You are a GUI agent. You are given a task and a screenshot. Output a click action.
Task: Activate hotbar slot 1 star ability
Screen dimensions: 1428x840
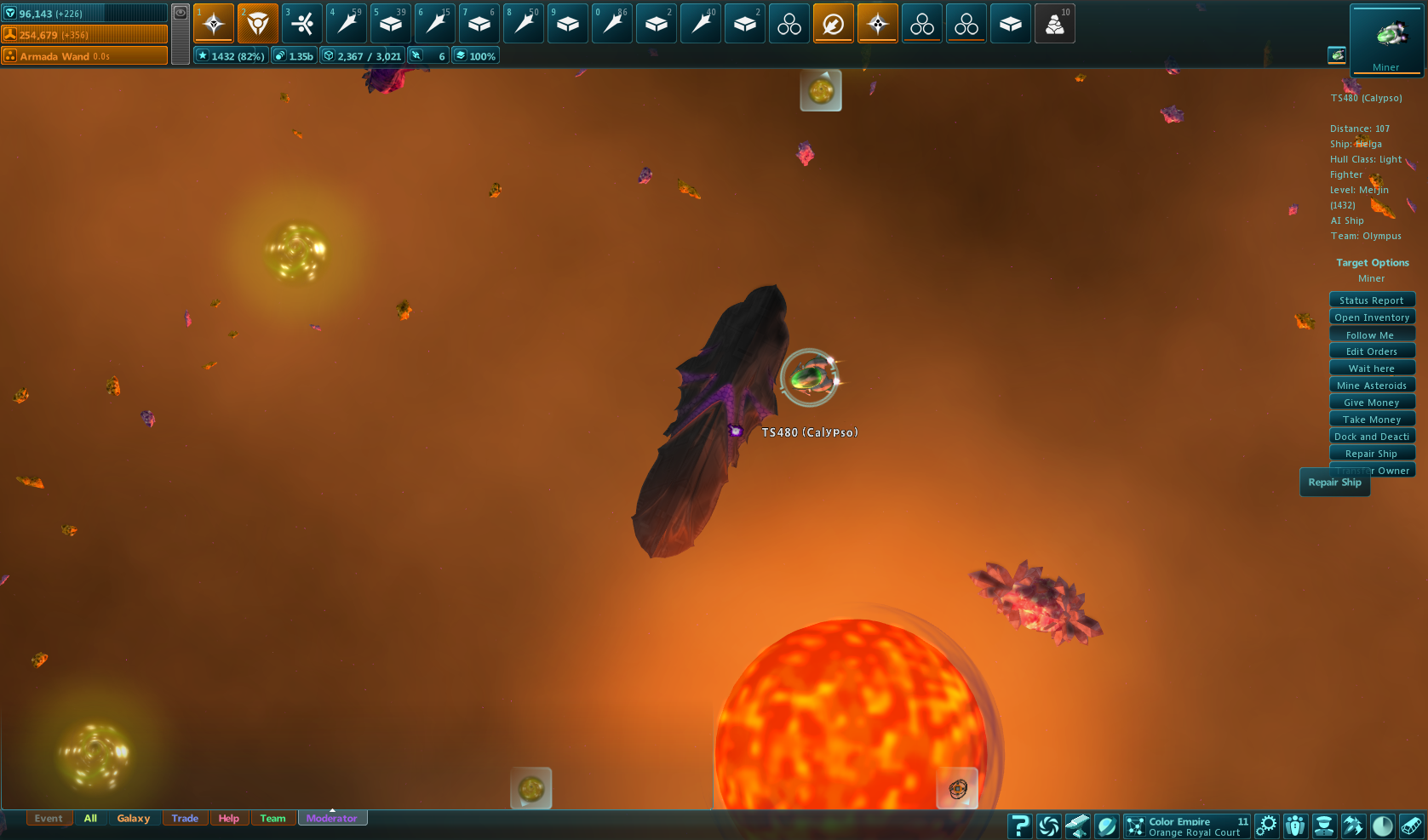point(214,23)
